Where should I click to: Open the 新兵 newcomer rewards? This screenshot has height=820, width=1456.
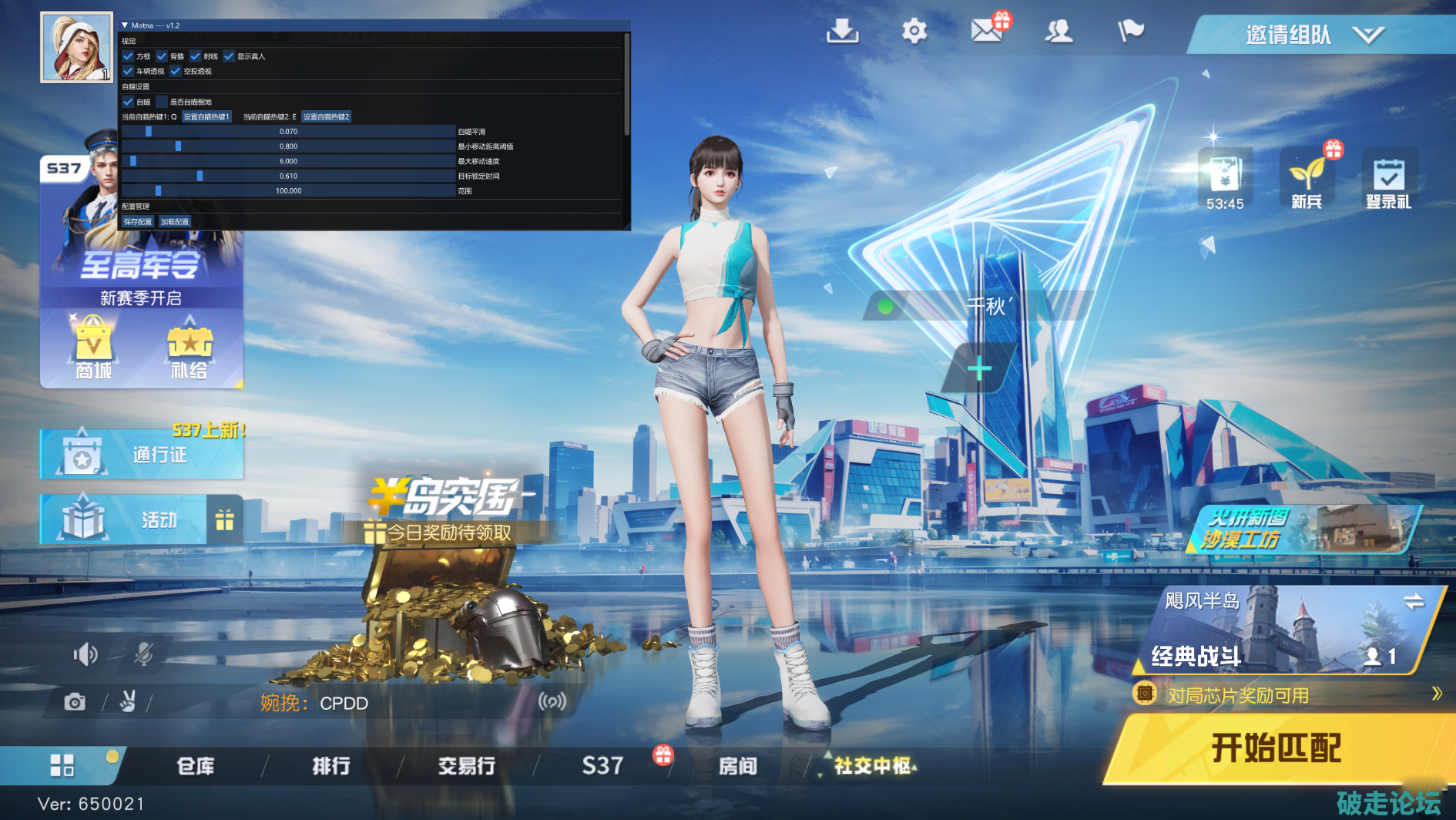click(x=1307, y=182)
